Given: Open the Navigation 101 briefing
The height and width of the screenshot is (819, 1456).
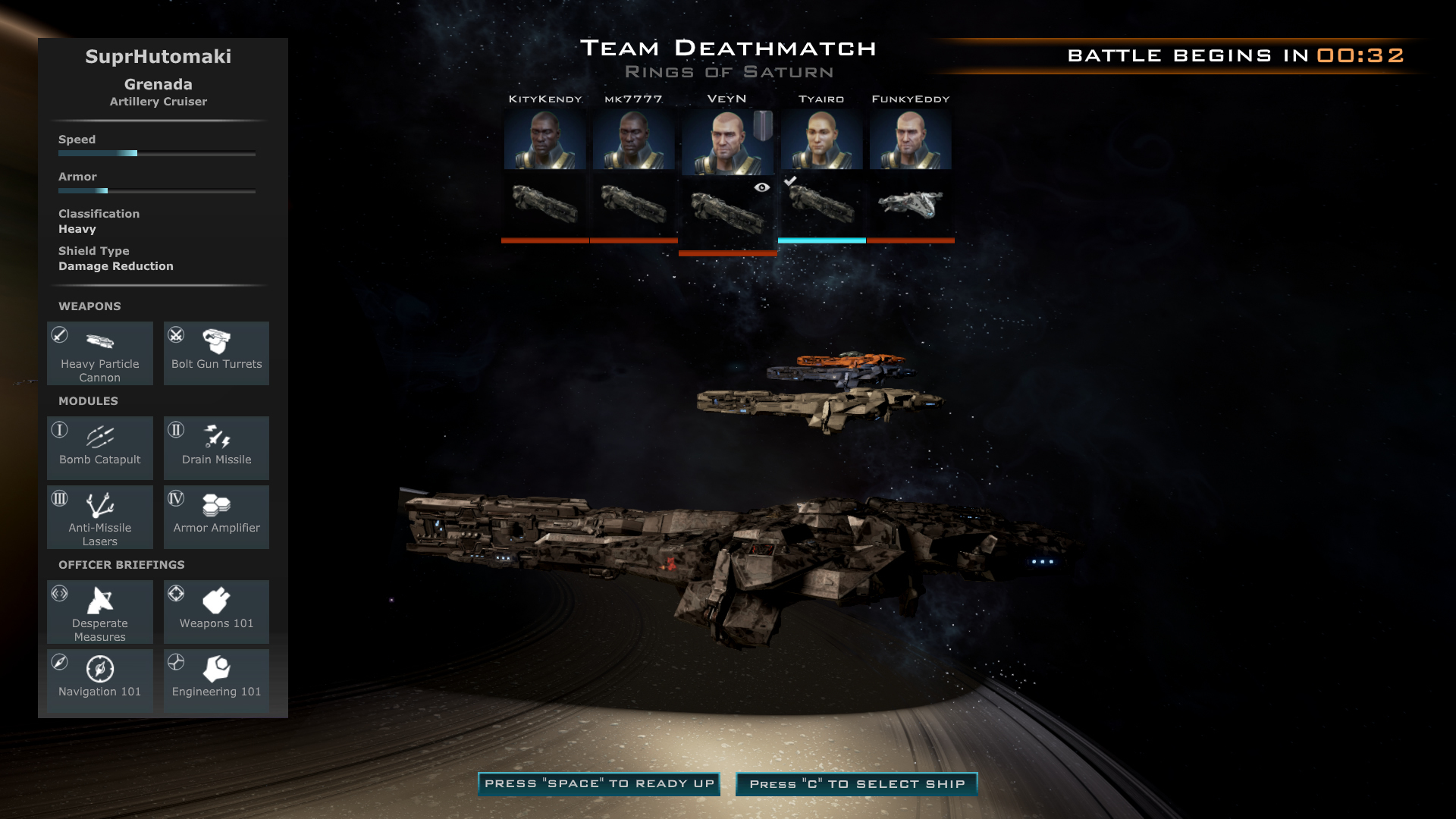Looking at the screenshot, I should point(100,680).
